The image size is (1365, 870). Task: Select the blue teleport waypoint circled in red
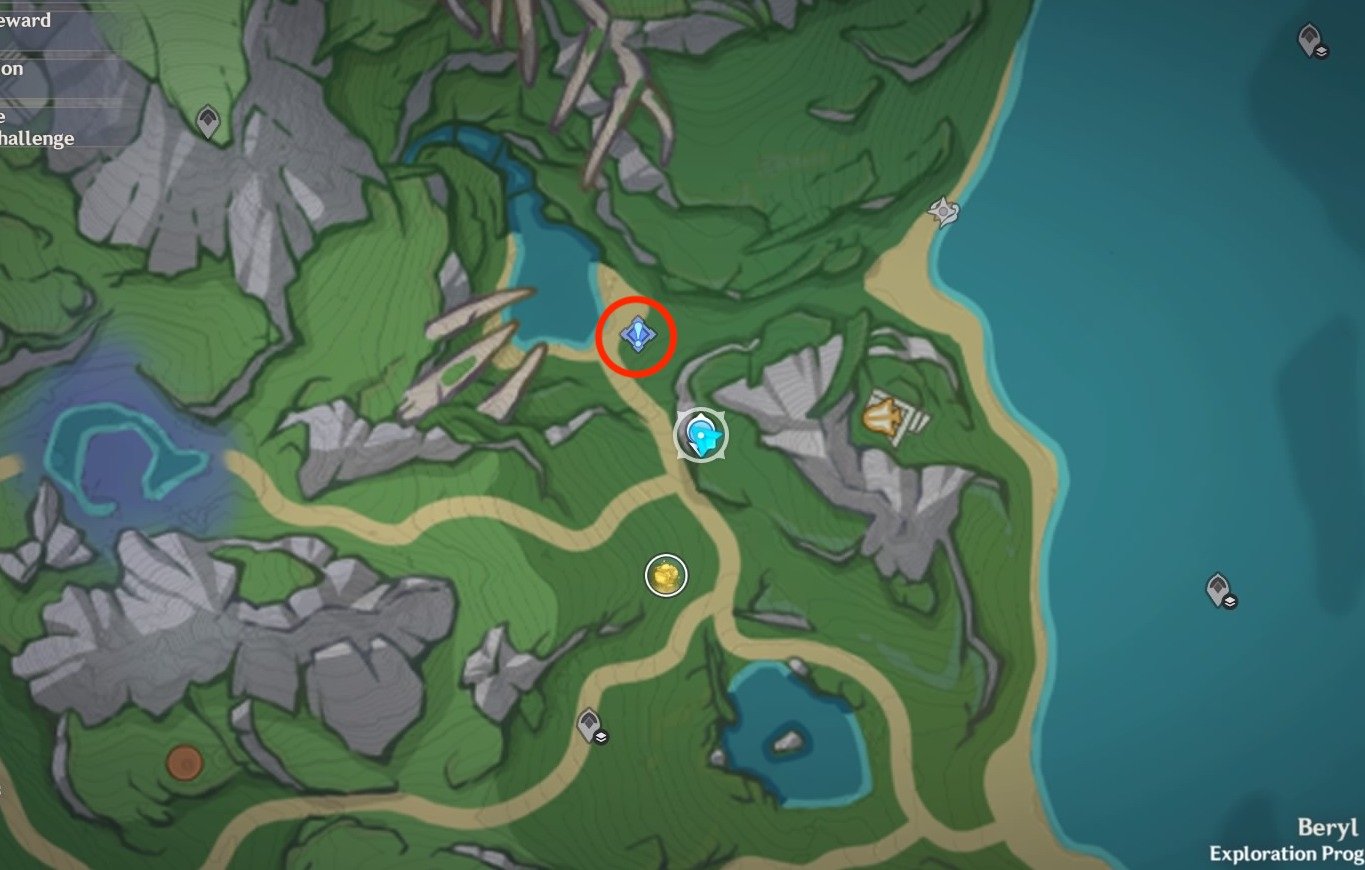(x=637, y=334)
